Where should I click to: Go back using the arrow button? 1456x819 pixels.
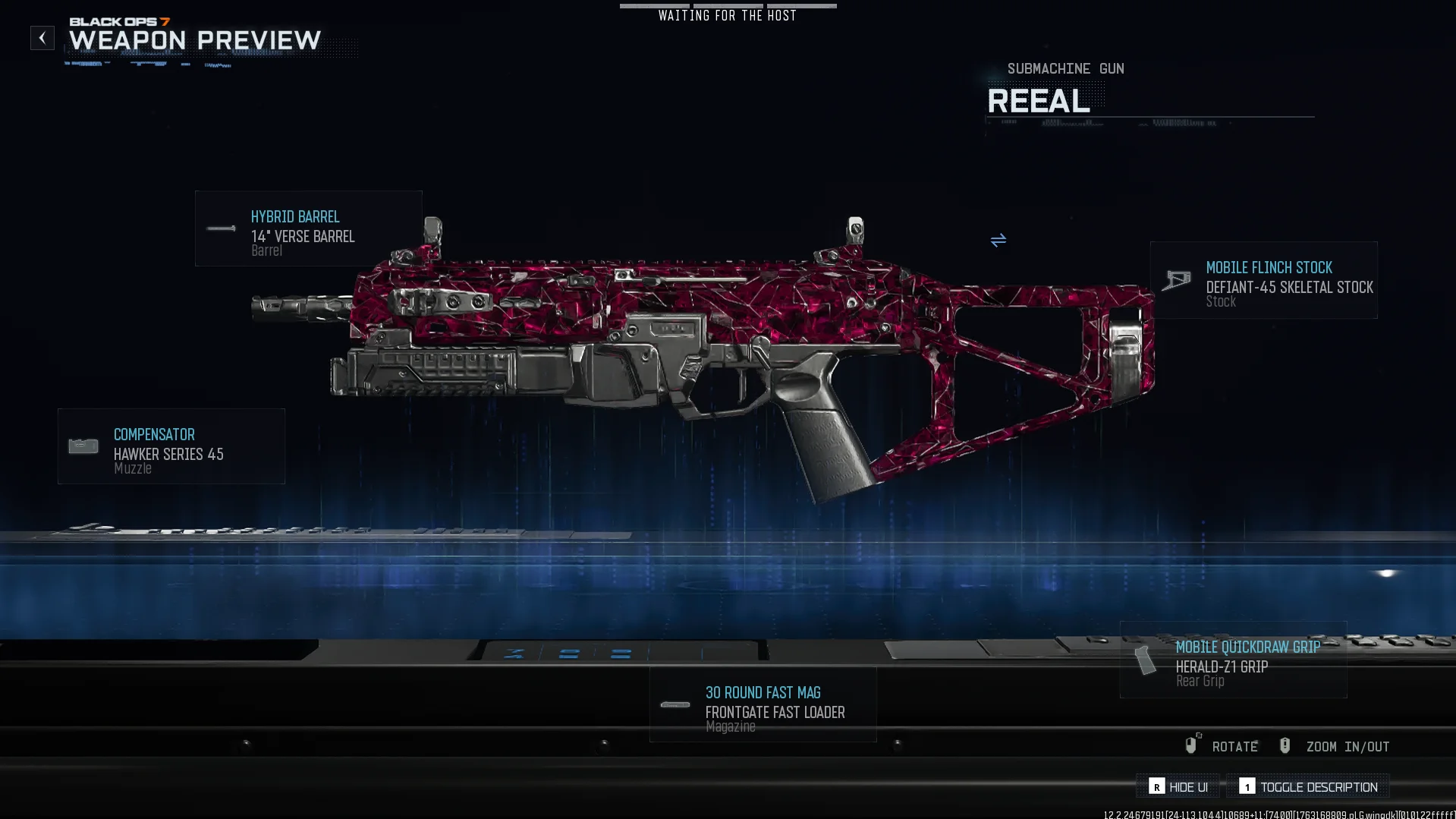point(42,38)
